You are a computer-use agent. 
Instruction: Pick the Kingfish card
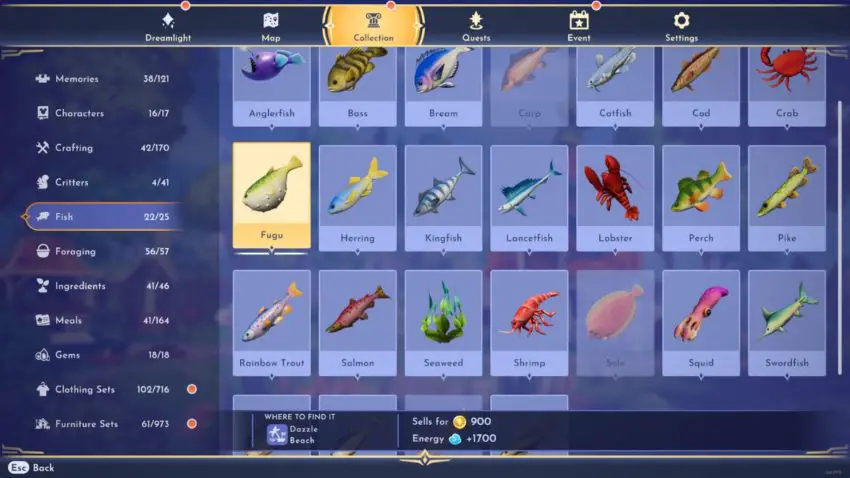click(443, 196)
